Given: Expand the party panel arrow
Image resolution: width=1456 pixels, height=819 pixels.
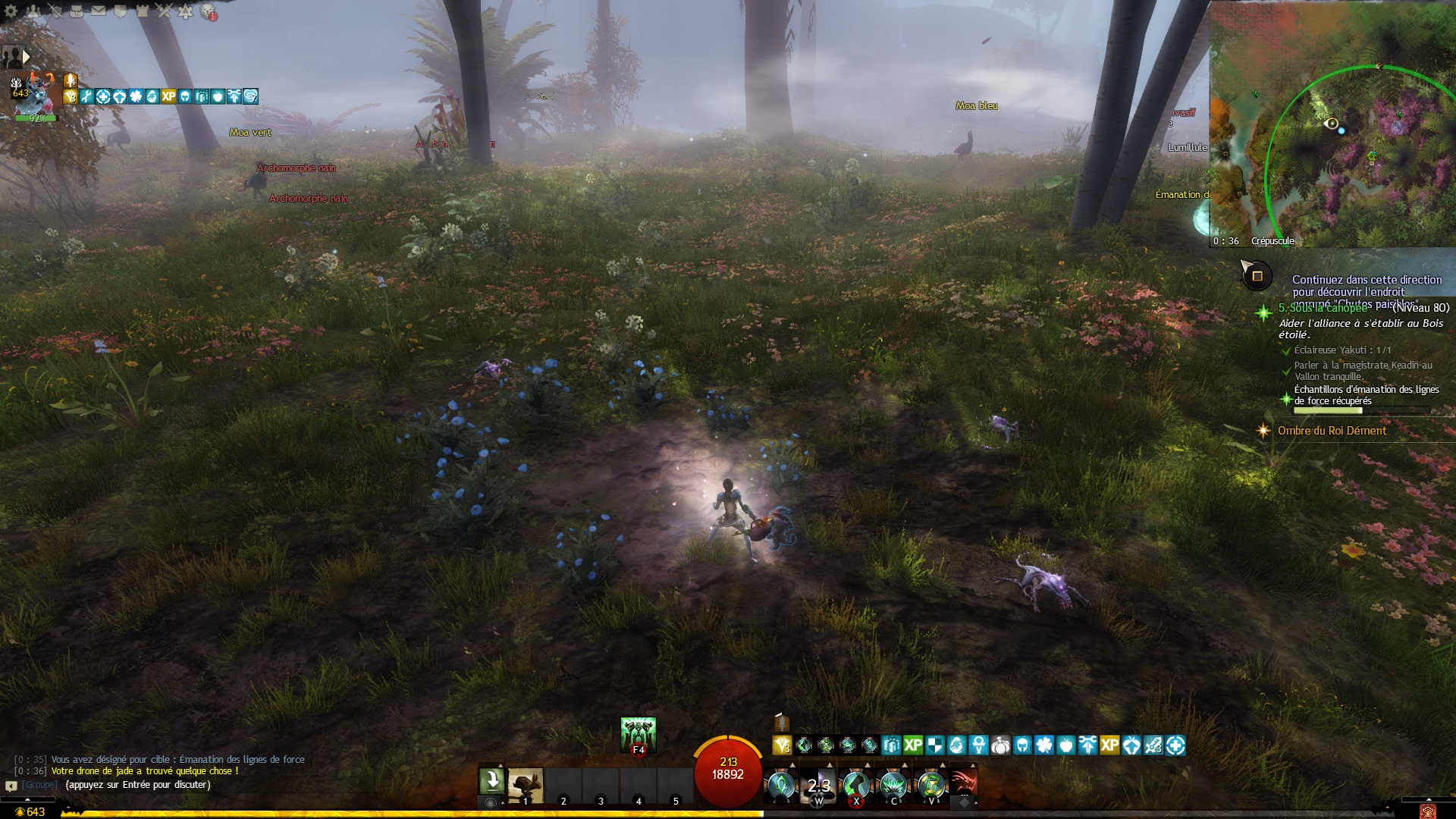Looking at the screenshot, I should tap(27, 56).
